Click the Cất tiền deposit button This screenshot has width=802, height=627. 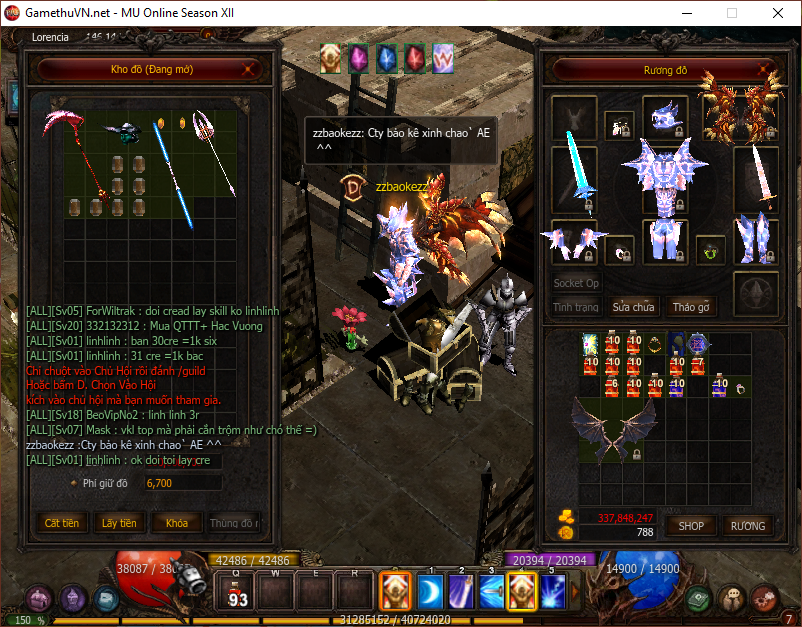tap(61, 523)
